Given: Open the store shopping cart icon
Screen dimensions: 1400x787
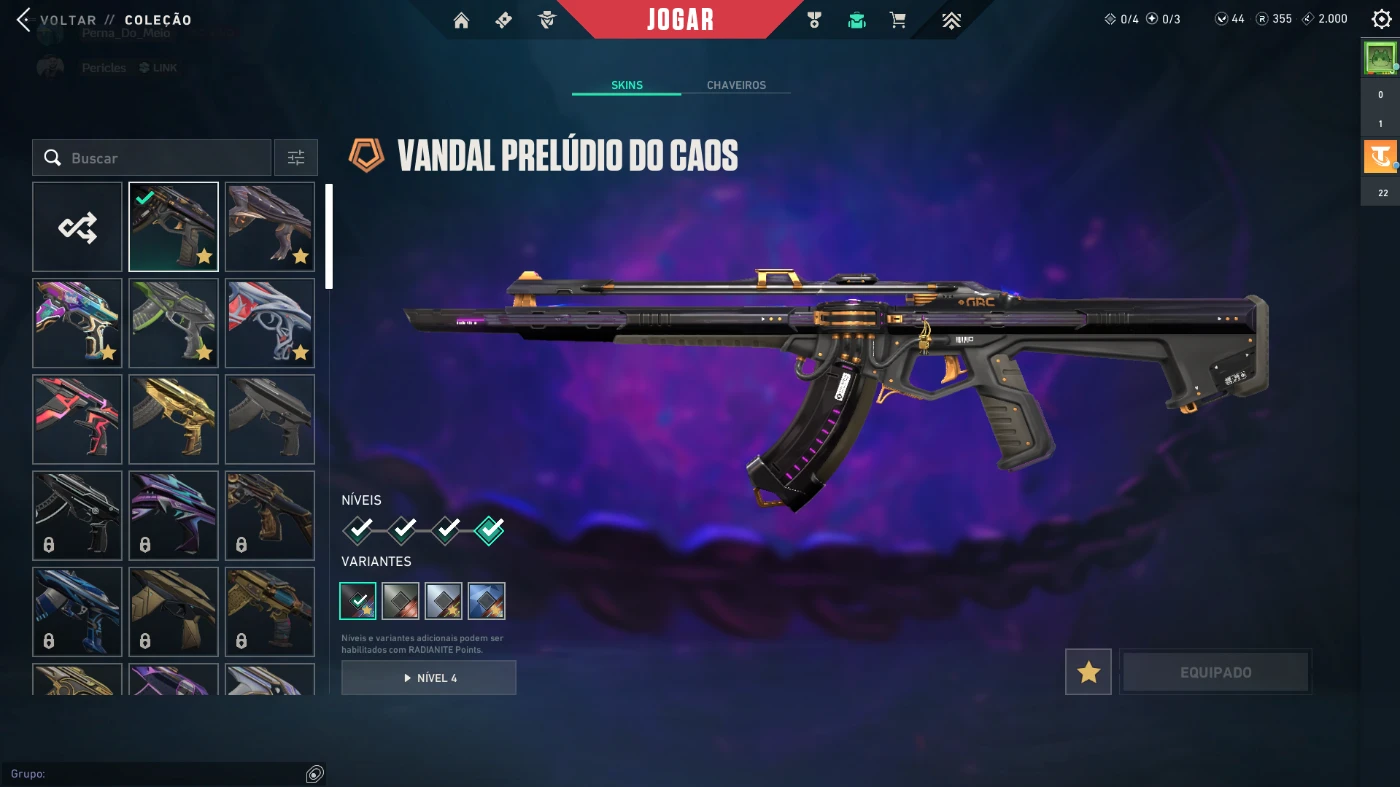Looking at the screenshot, I should pos(898,20).
